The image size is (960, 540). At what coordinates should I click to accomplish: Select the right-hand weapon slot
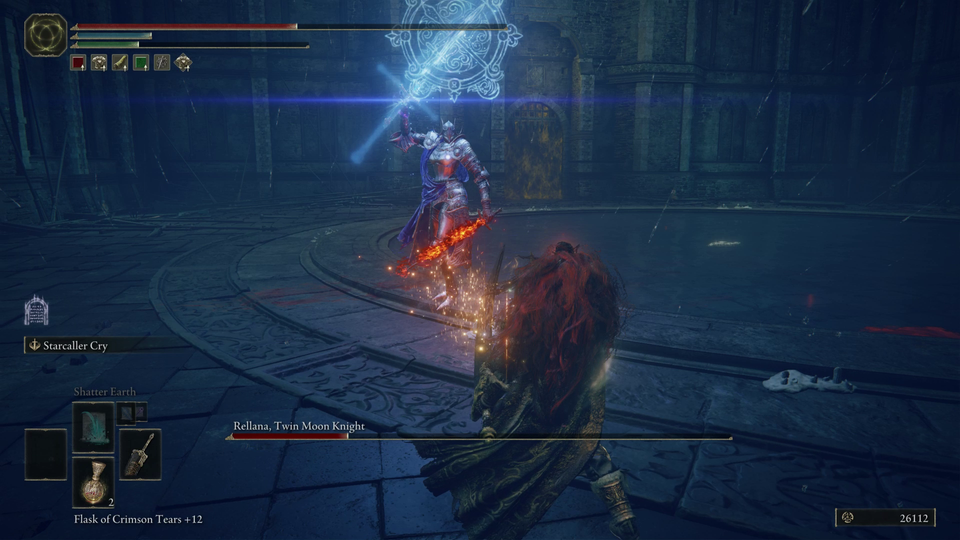(140, 453)
